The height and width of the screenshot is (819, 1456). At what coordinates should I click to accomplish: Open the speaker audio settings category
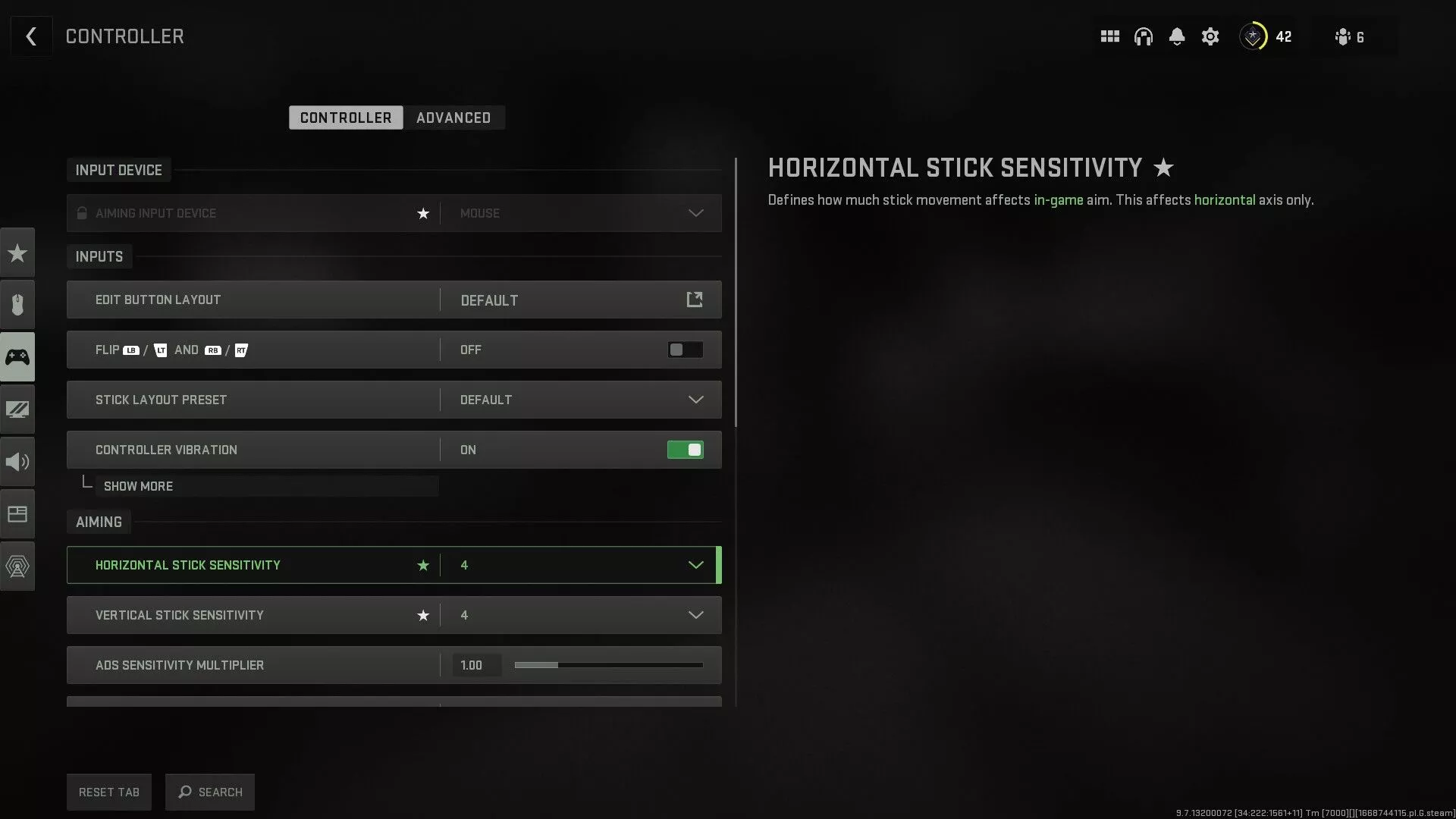[x=17, y=462]
